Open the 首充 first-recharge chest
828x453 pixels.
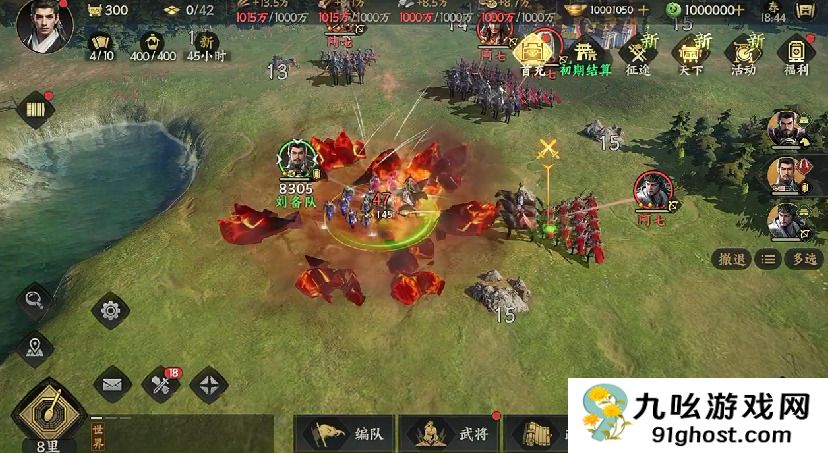tap(540, 50)
